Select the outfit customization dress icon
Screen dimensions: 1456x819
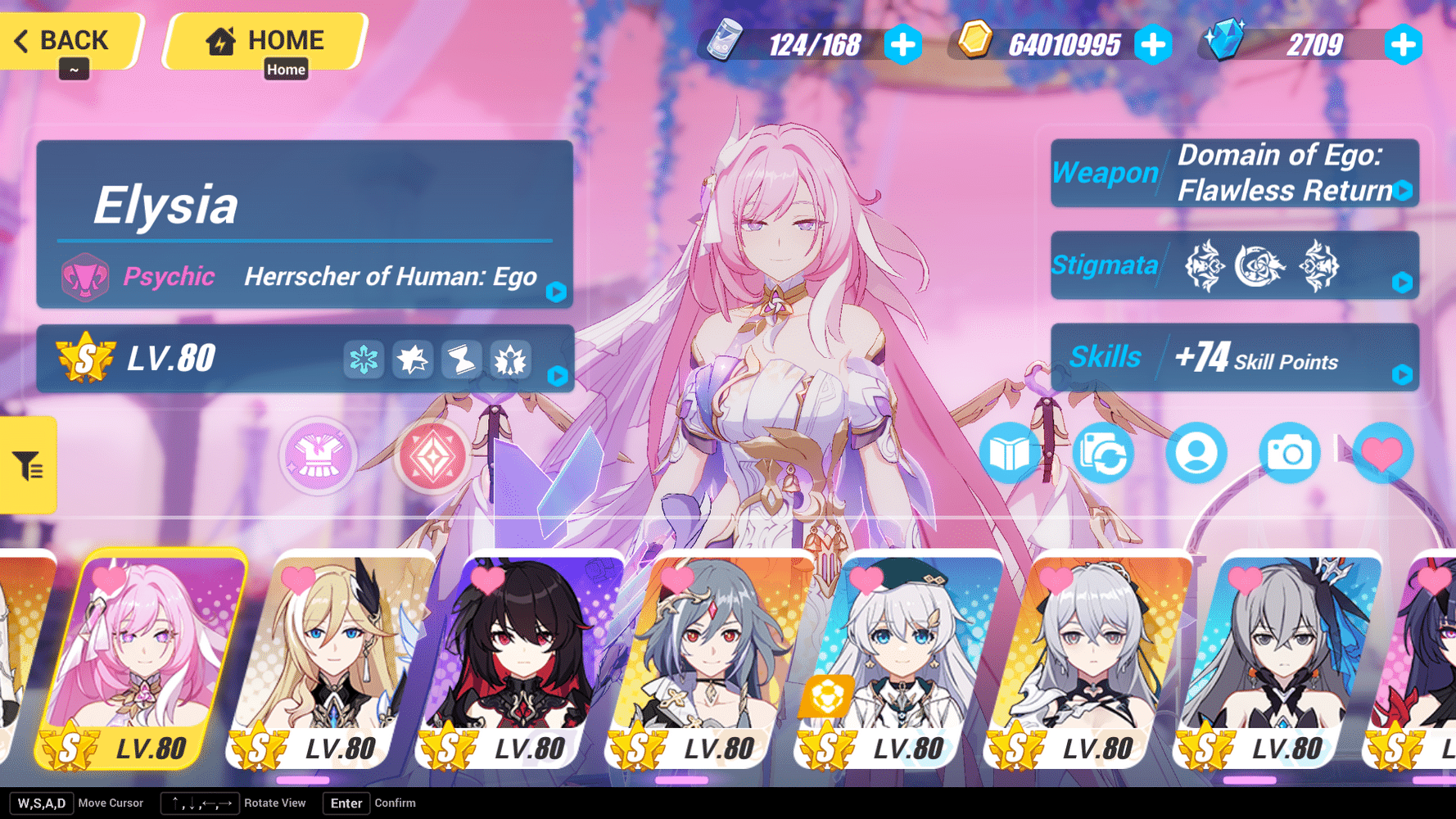[x=317, y=457]
